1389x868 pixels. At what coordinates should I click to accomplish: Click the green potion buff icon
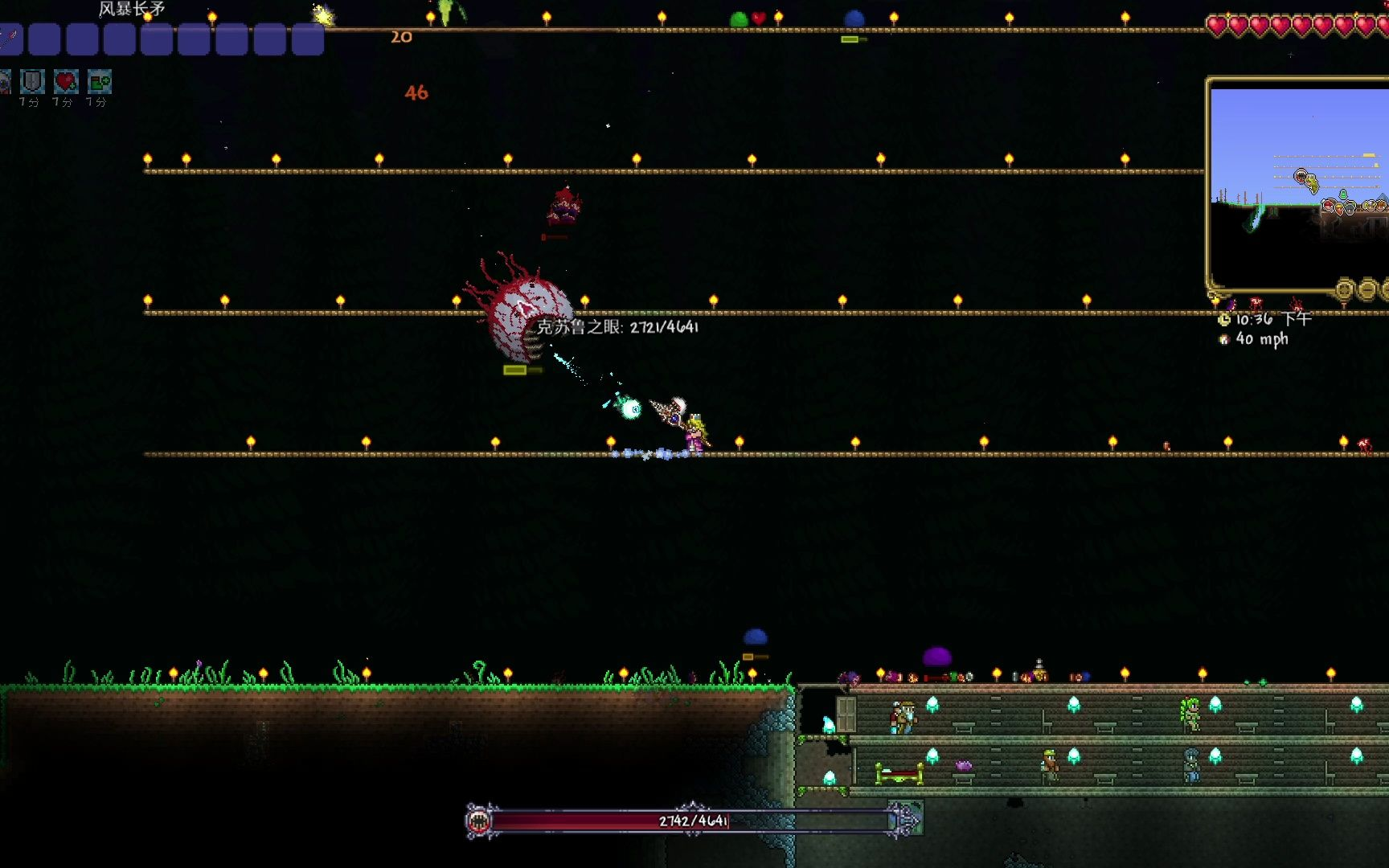100,82
